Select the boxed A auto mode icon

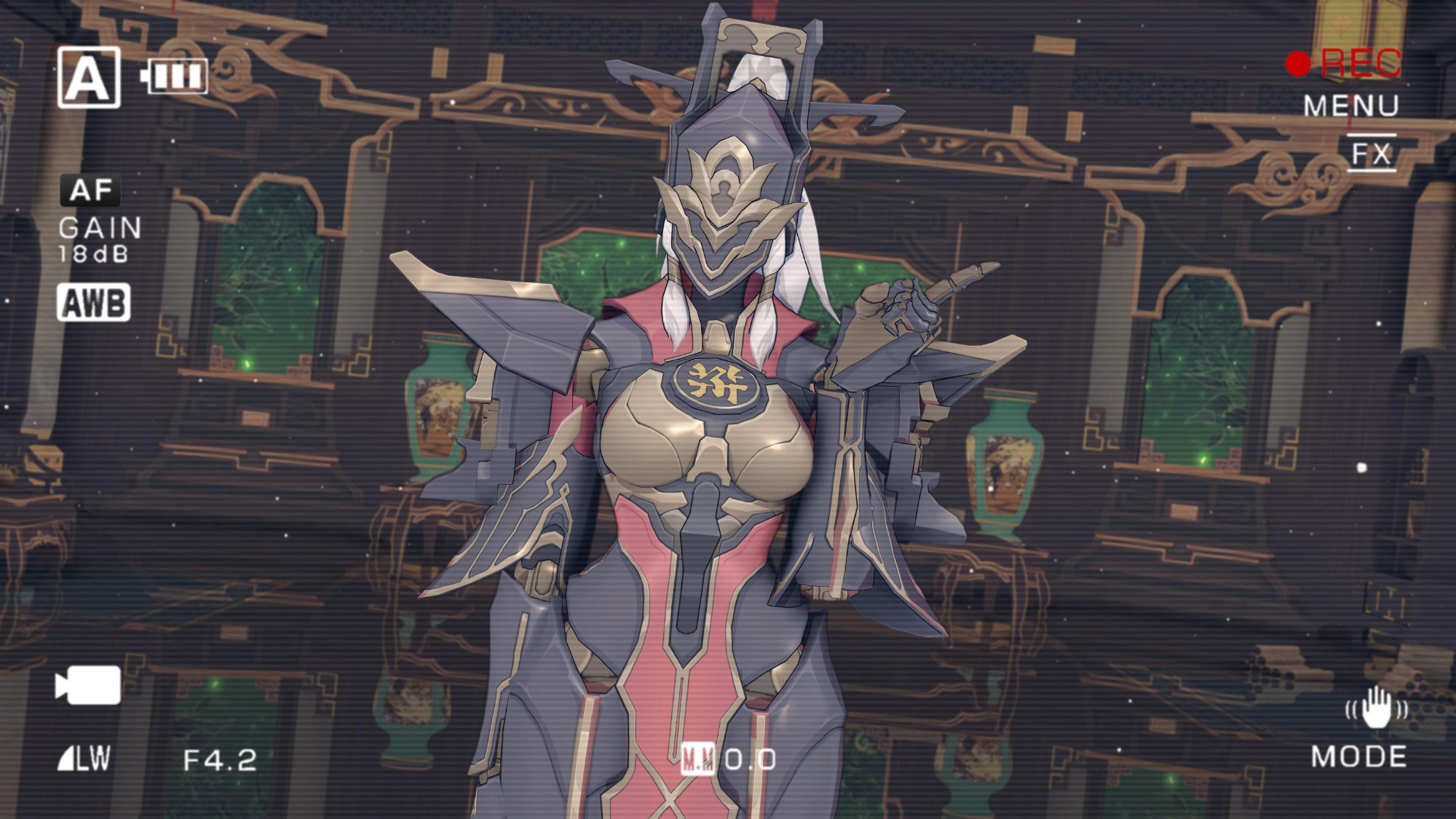pos(89,77)
